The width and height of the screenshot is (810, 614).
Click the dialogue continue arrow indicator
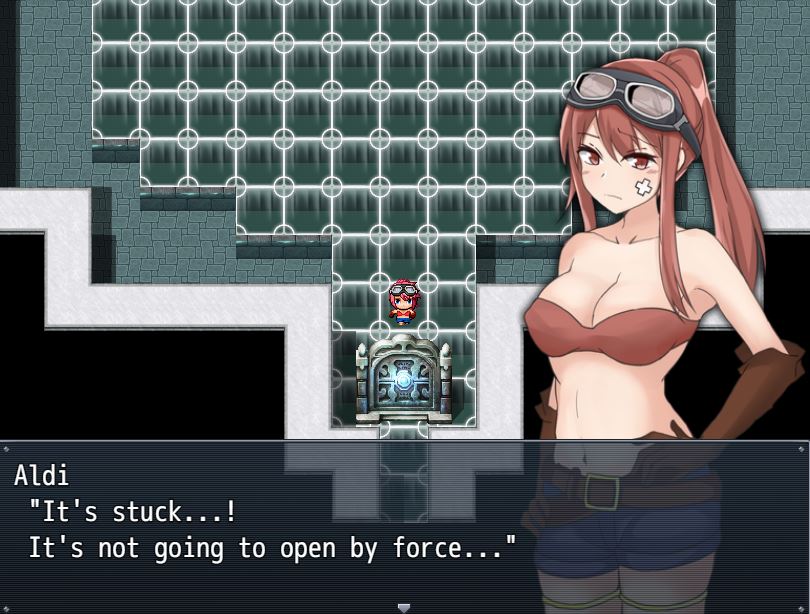click(404, 607)
